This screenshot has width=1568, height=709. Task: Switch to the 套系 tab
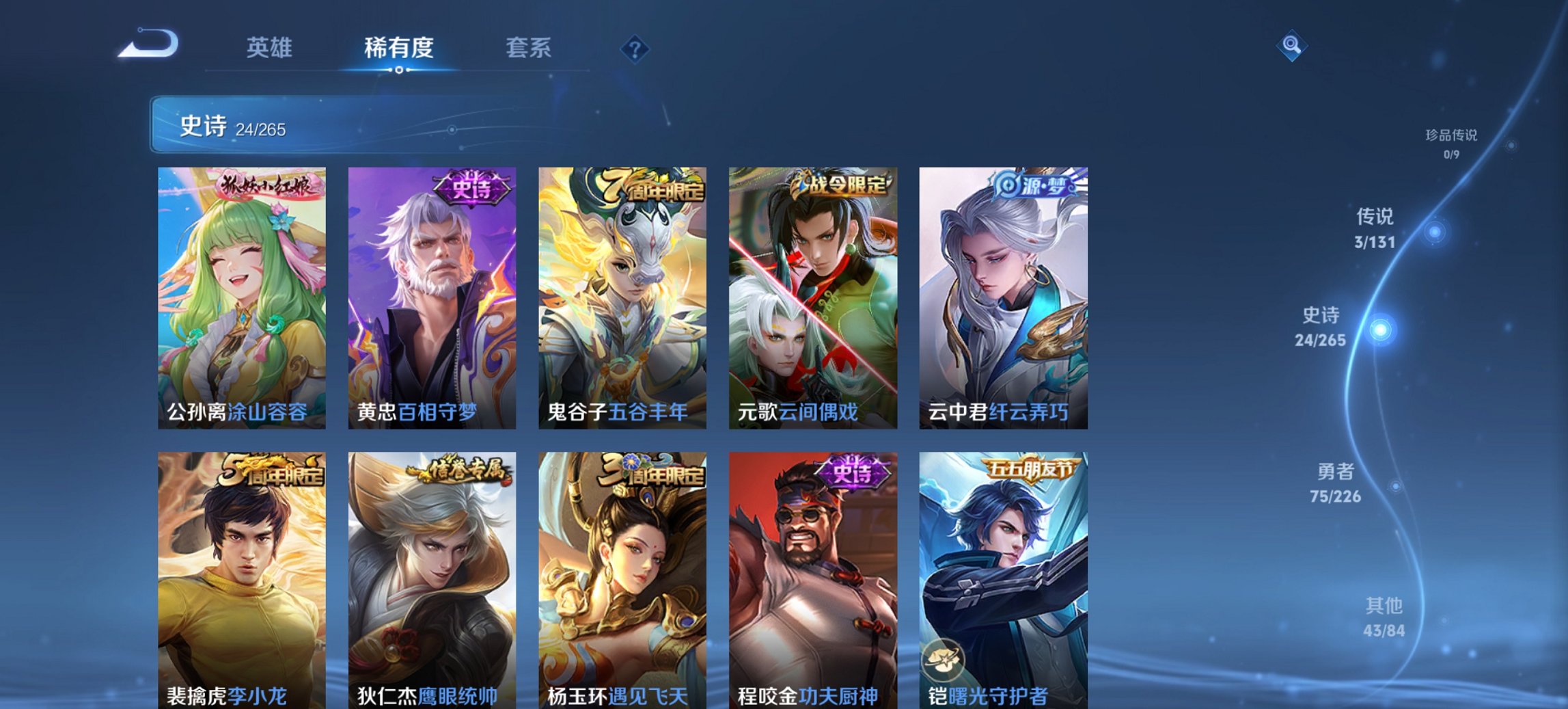529,48
